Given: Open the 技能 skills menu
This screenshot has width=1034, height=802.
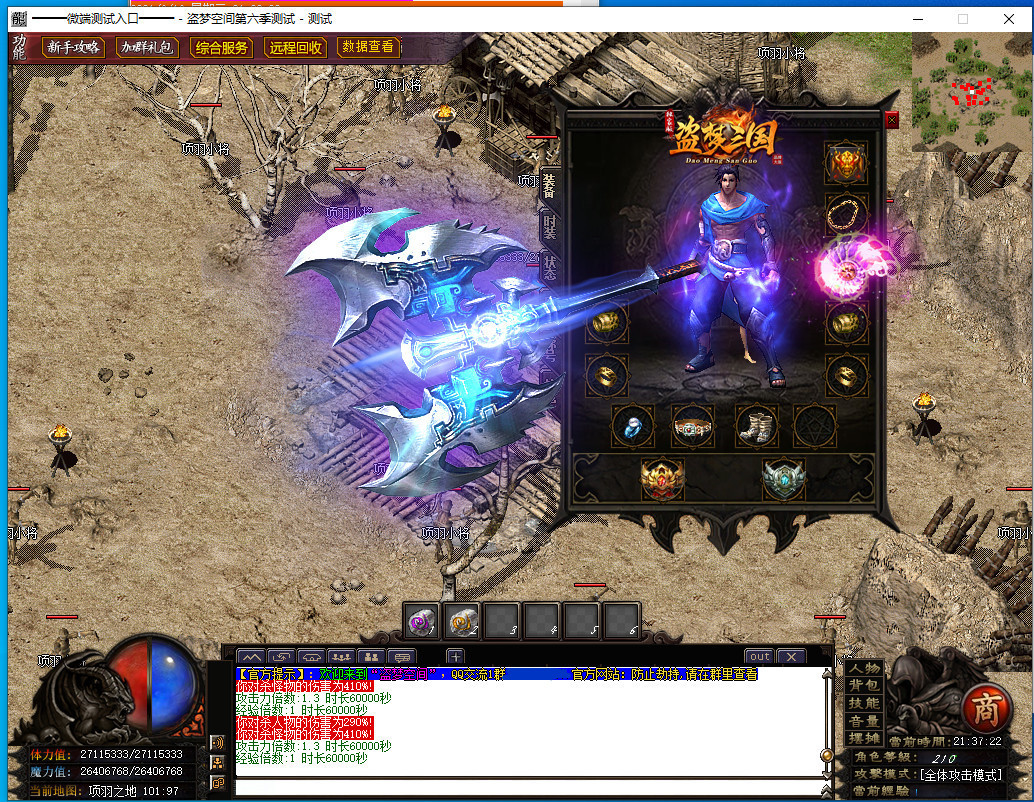Looking at the screenshot, I should [864, 703].
